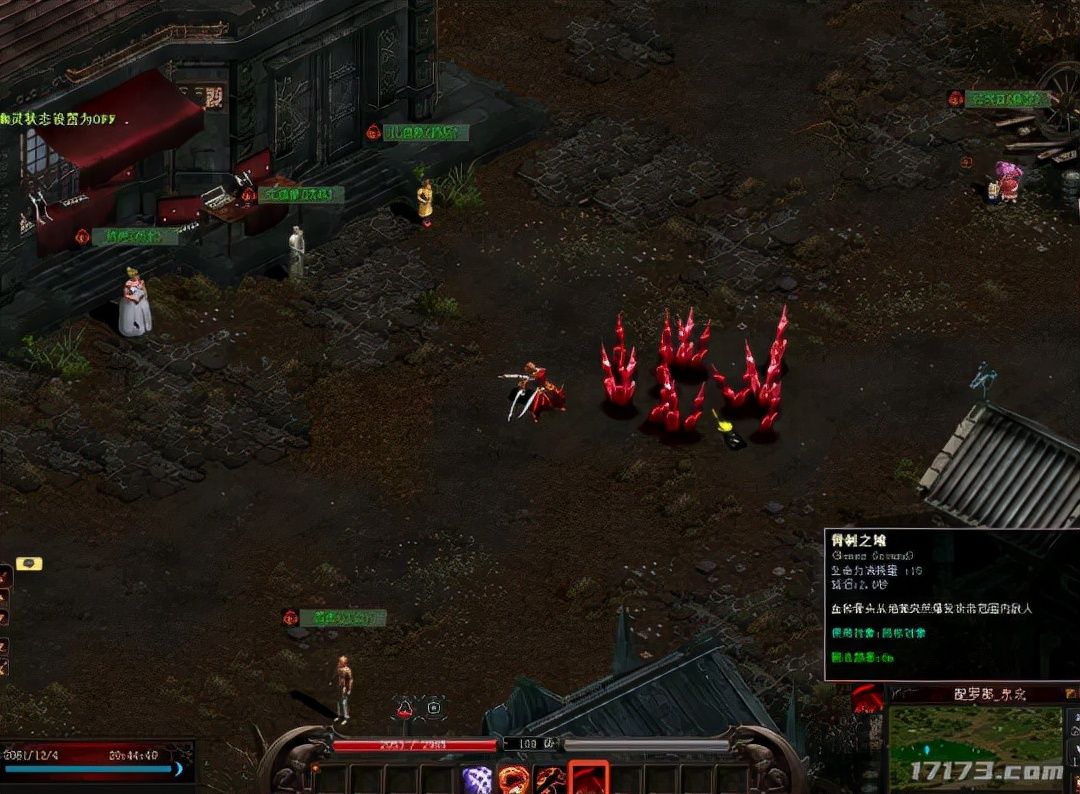Click the yellow message notification icon
1080x794 pixels.
tap(29, 564)
